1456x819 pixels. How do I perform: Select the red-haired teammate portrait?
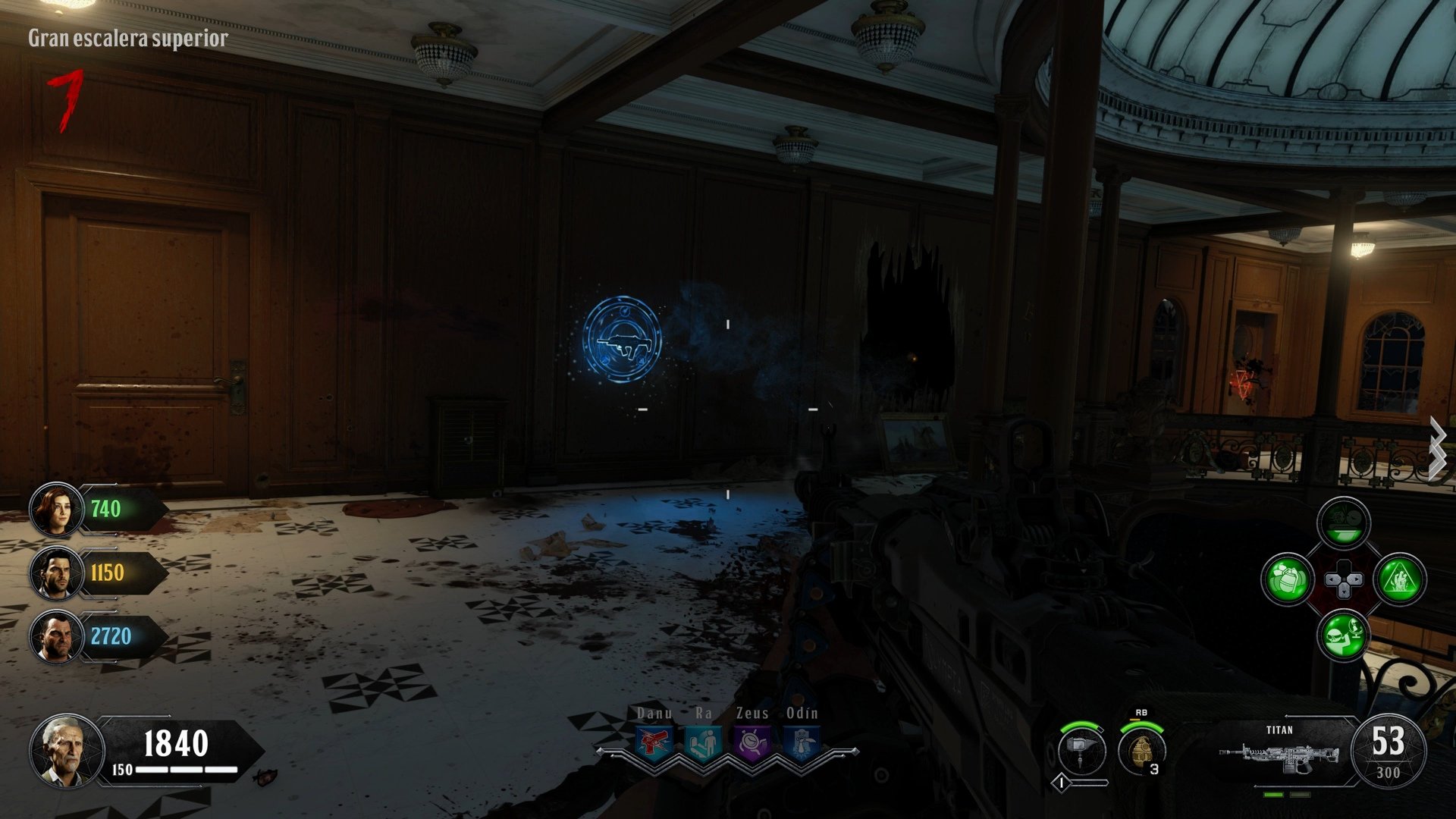click(56, 510)
